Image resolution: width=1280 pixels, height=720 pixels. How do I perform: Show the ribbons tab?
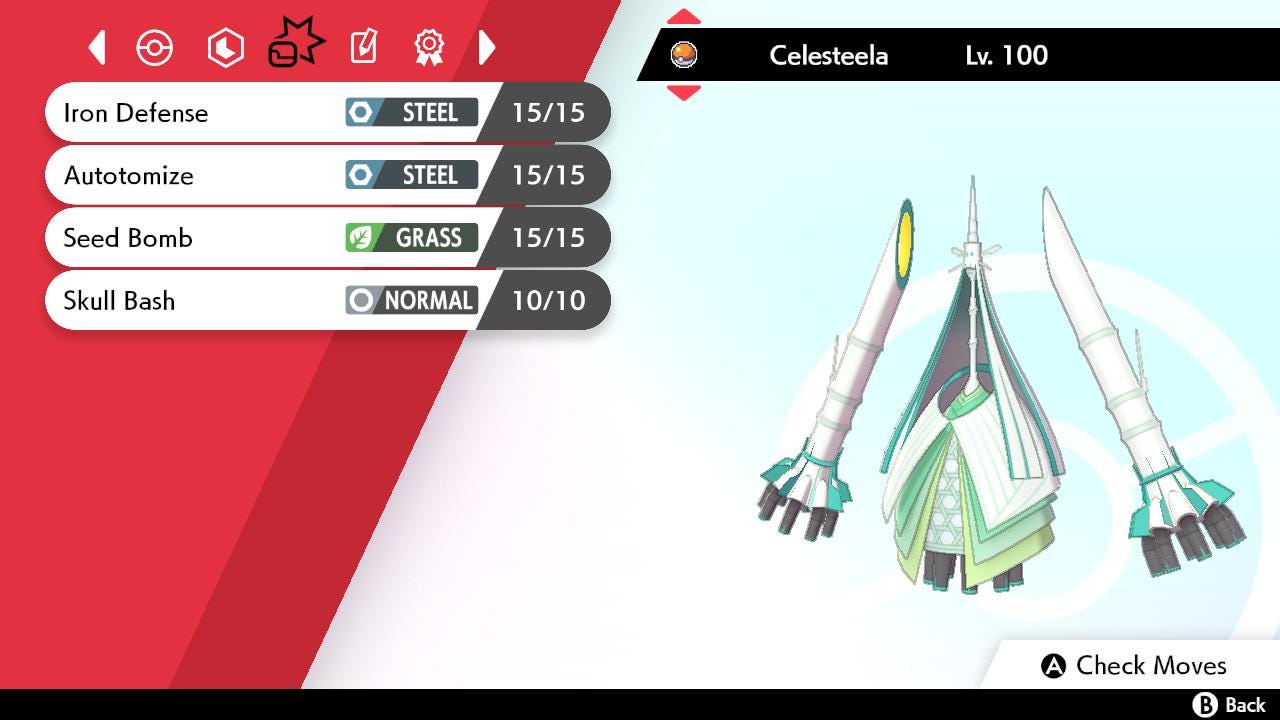pyautogui.click(x=429, y=47)
